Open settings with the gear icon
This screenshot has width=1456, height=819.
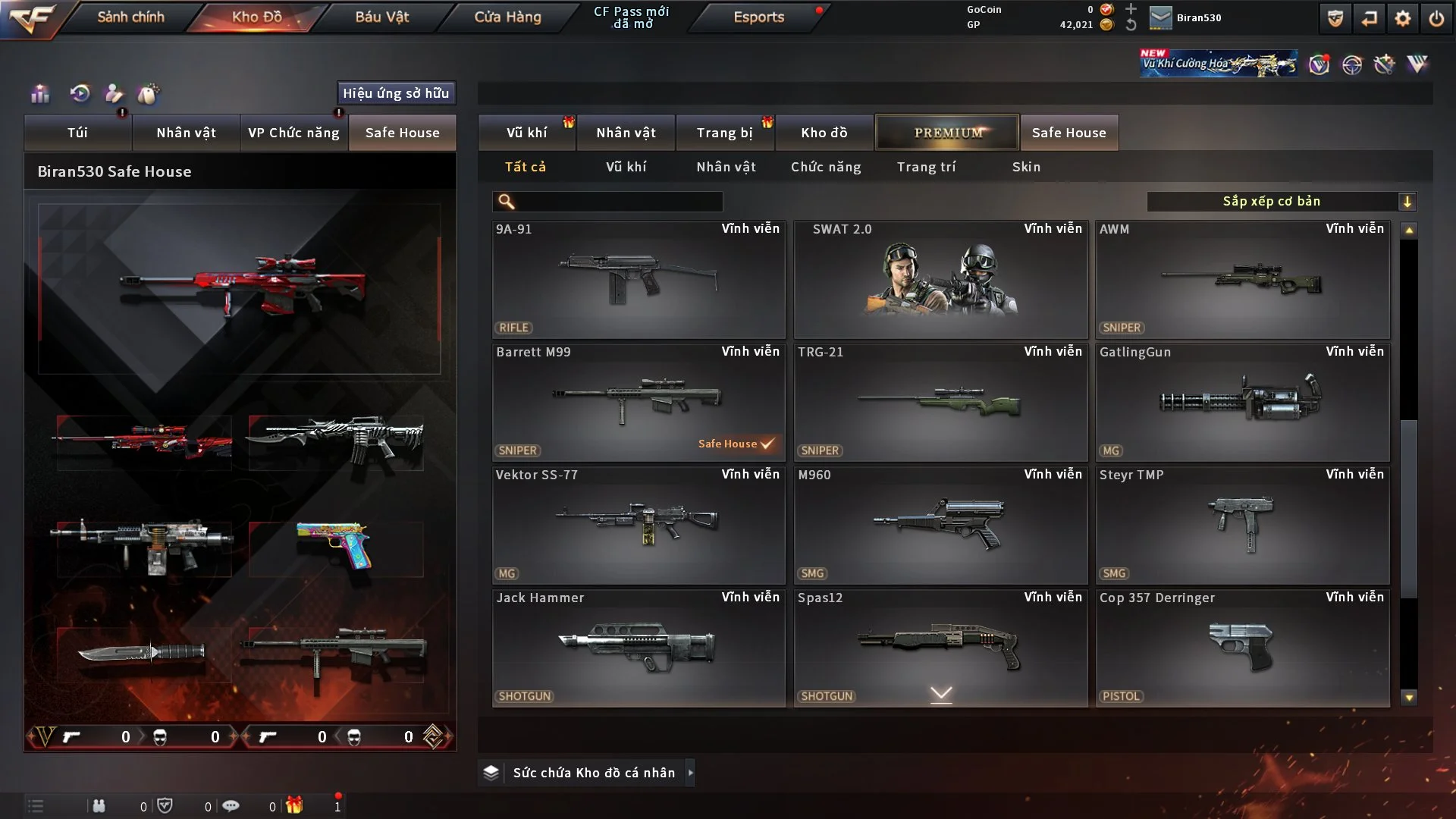coord(1403,18)
